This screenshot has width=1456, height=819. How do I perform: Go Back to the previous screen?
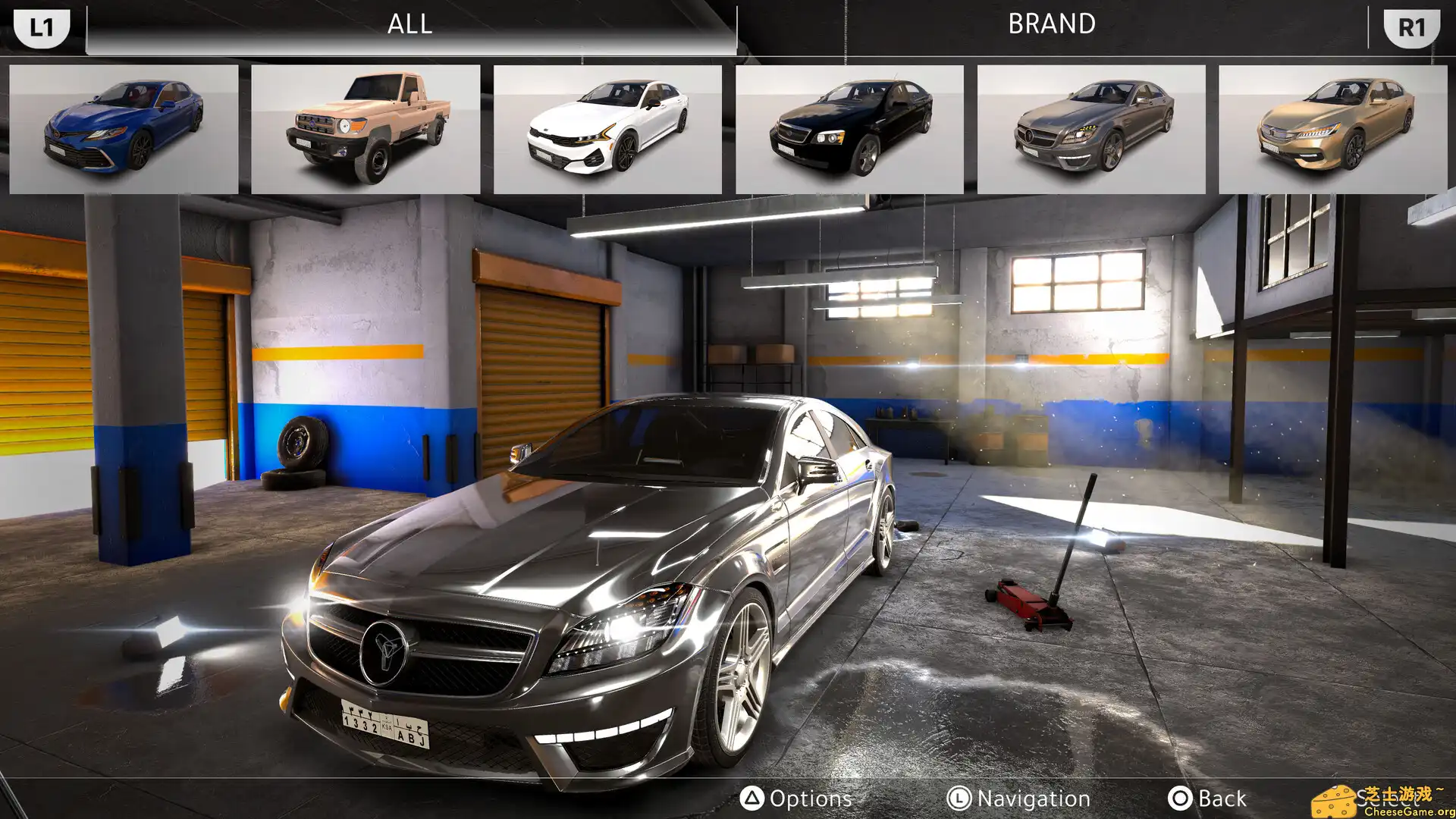click(1207, 799)
